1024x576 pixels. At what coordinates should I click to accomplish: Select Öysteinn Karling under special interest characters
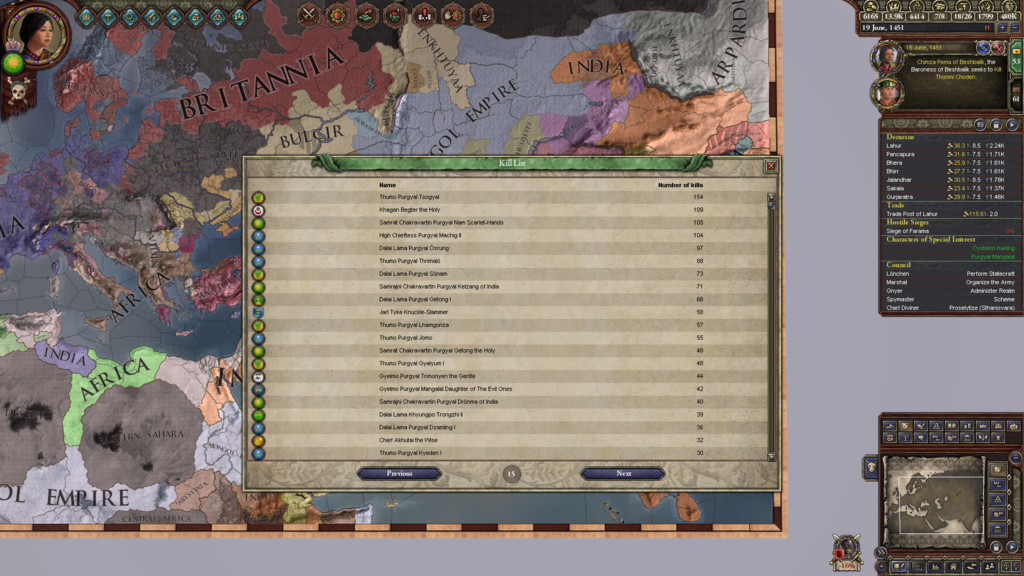pyautogui.click(x=993, y=248)
